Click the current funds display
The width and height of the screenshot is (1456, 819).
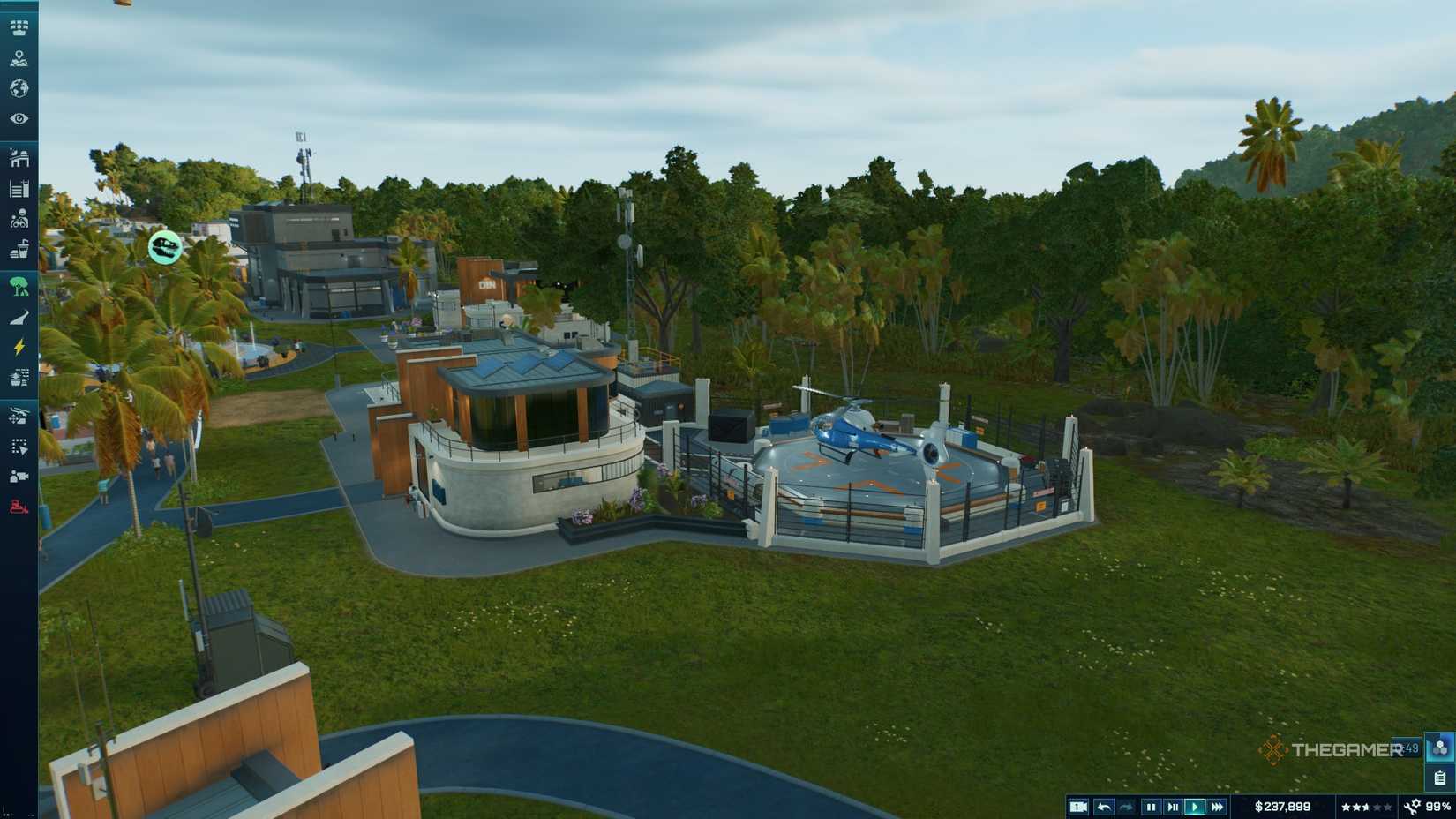[x=1283, y=806]
